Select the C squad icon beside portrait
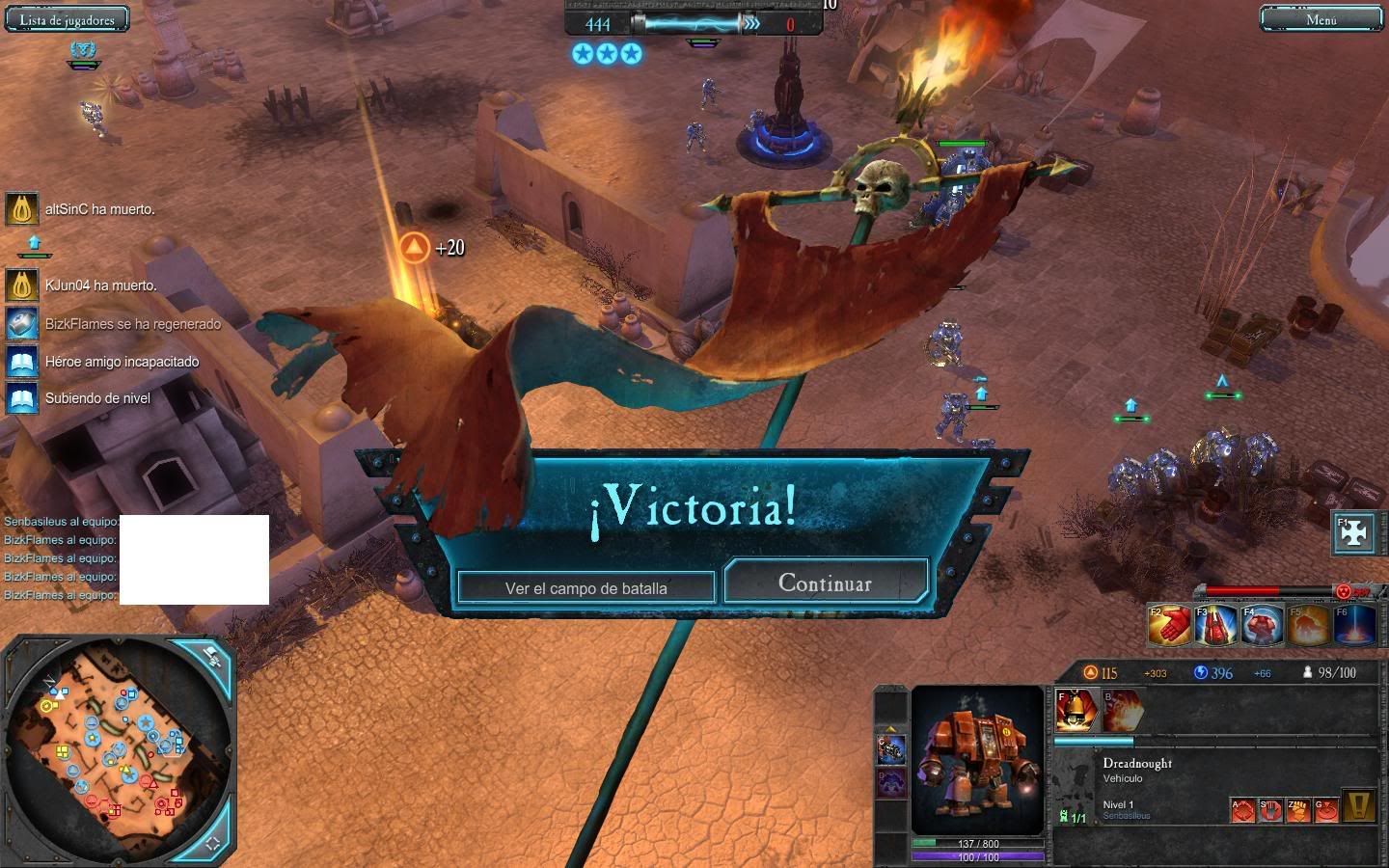 [891, 749]
